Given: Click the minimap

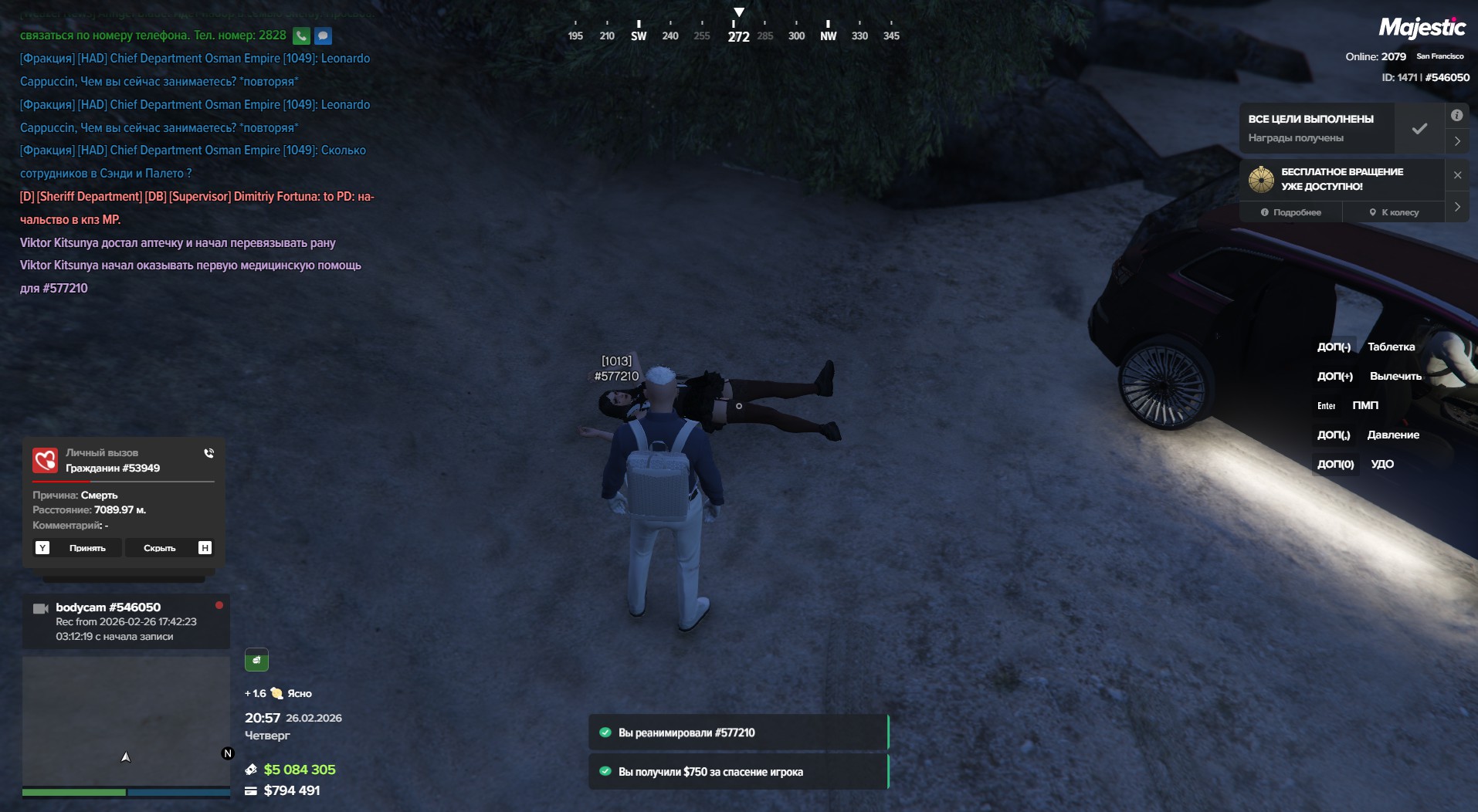Looking at the screenshot, I should tap(126, 721).
